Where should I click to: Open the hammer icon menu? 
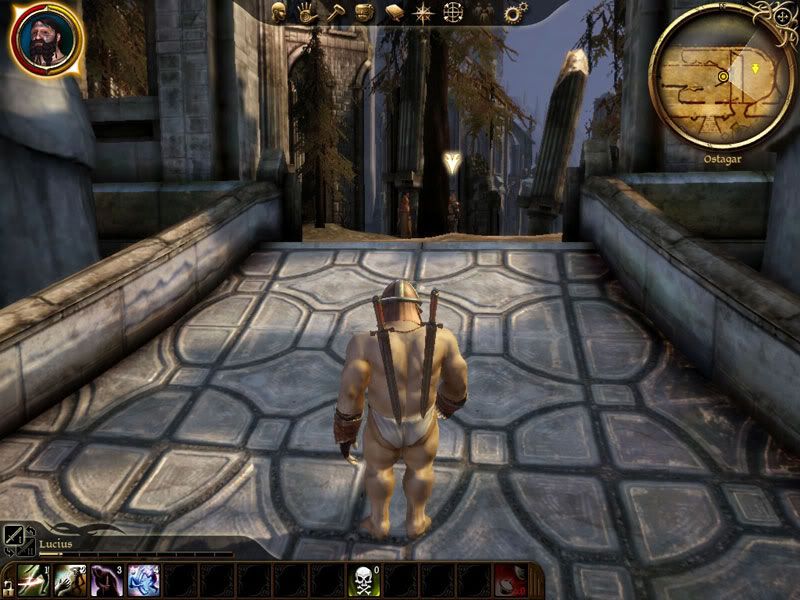(336, 12)
